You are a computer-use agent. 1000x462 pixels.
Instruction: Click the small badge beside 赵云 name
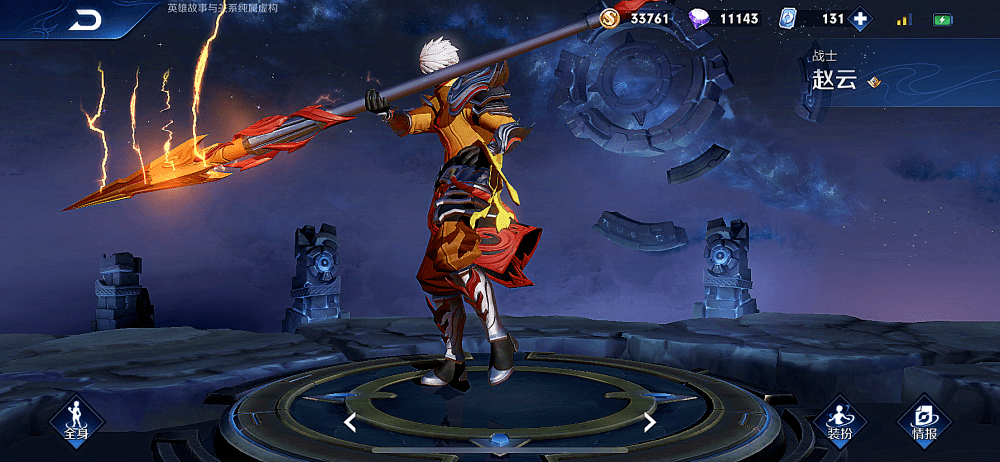pos(874,82)
